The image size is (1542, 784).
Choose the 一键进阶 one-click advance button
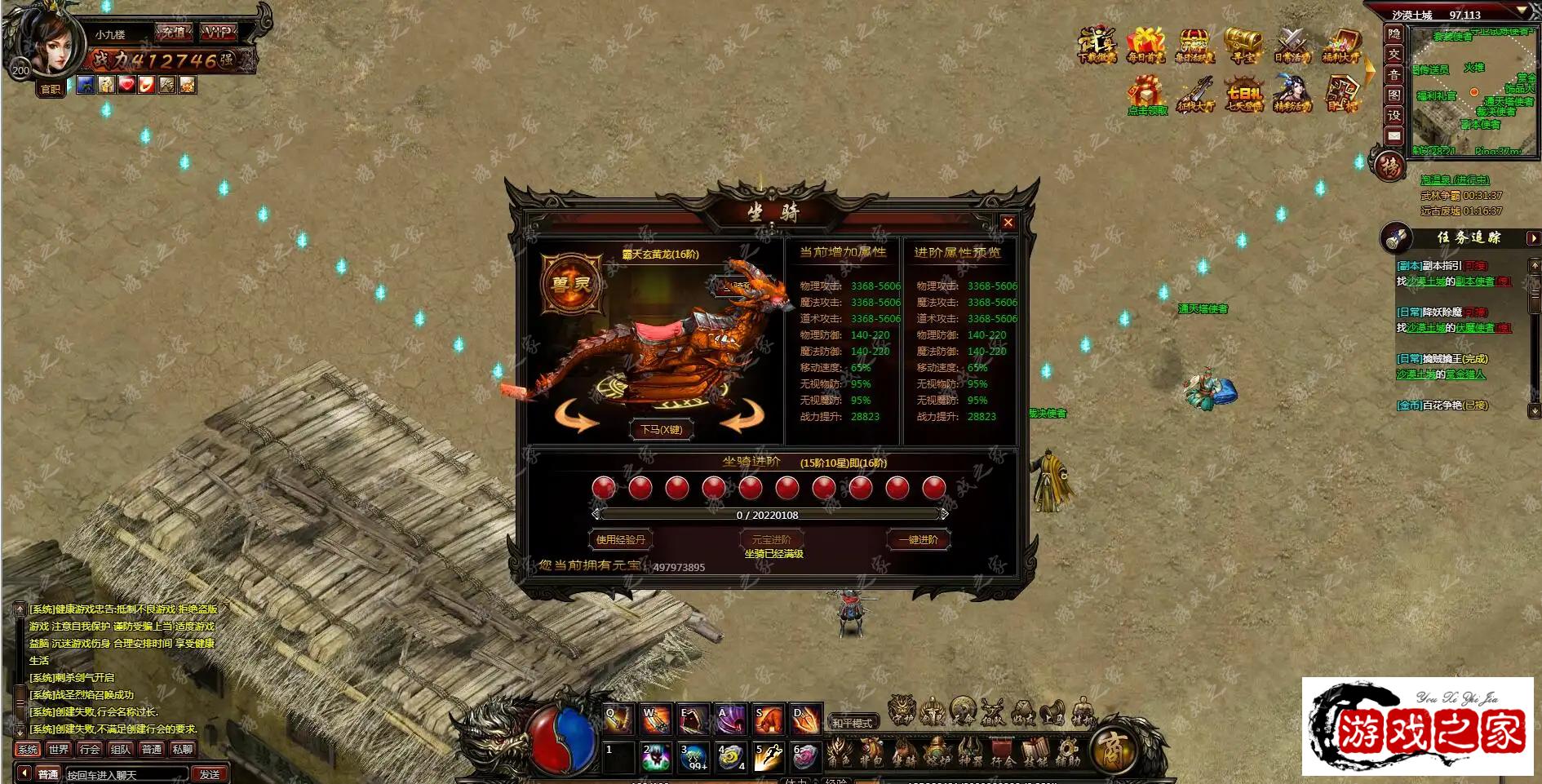click(x=918, y=539)
